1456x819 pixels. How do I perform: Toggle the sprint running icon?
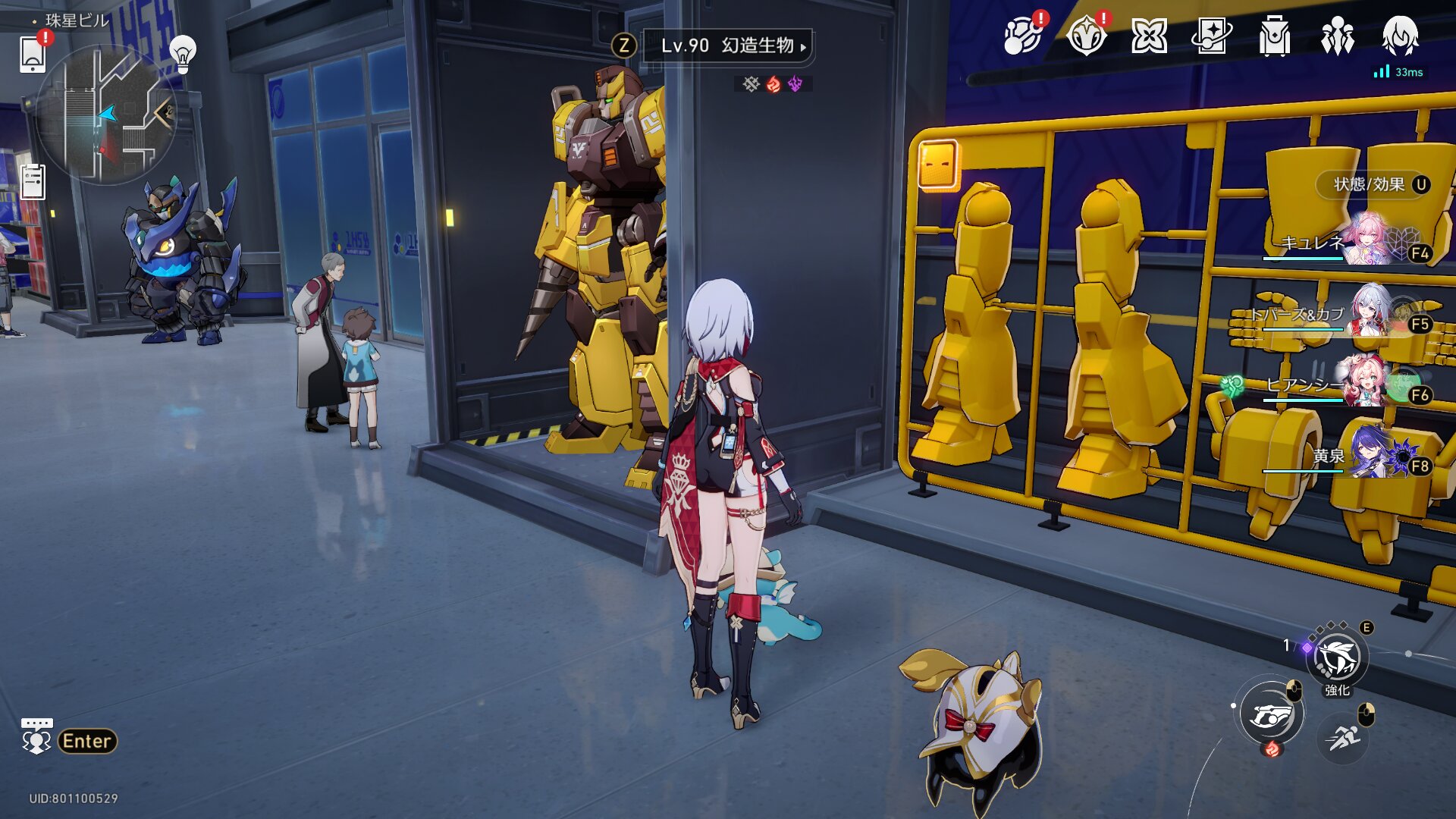(x=1343, y=736)
